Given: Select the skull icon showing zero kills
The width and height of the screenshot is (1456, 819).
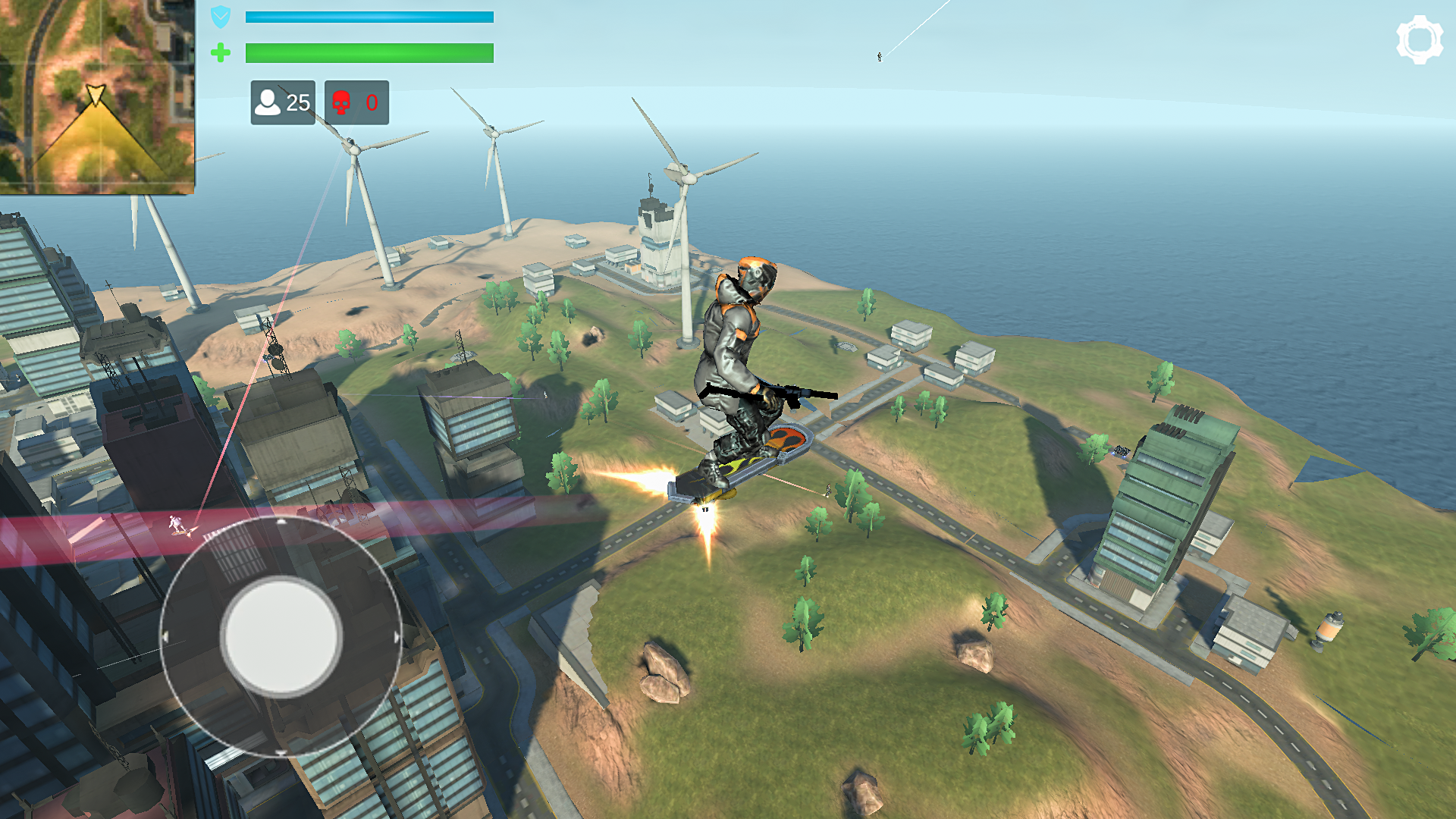Looking at the screenshot, I should click(x=343, y=102).
